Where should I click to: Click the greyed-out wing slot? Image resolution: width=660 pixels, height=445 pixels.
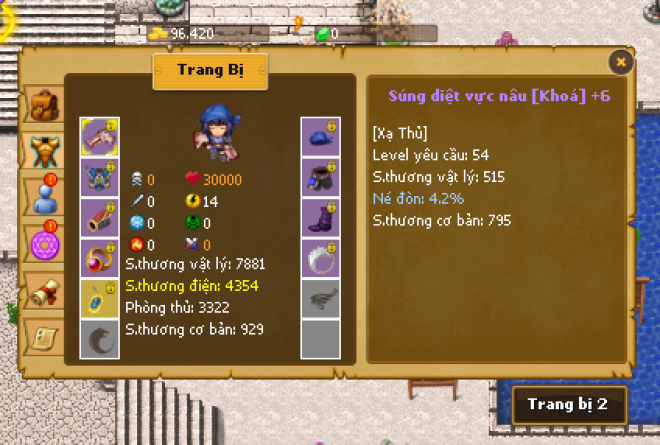[x=320, y=297]
